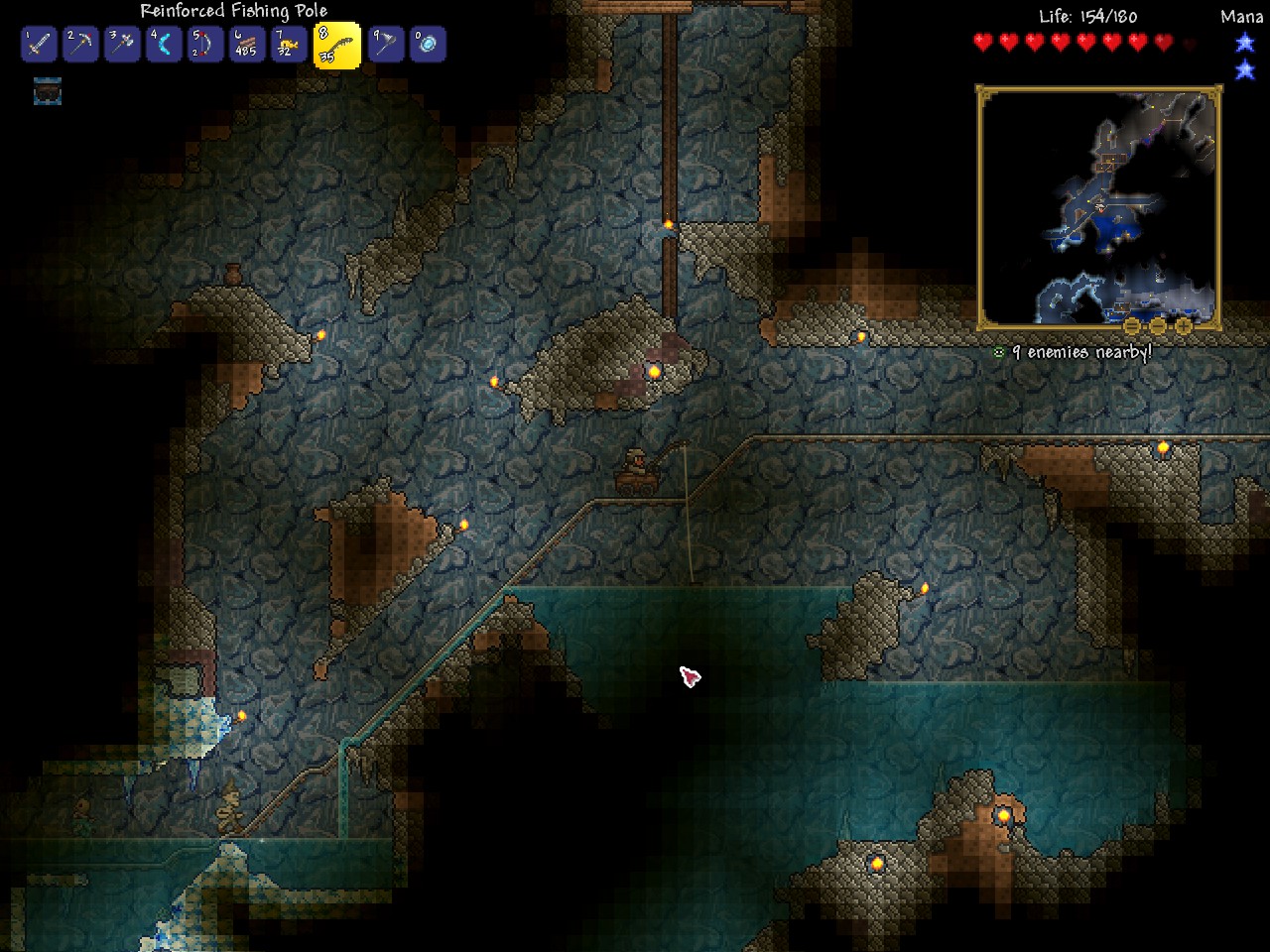The image size is (1270, 952).
Task: Click the minecart item icon below hotbar
Action: 48,93
